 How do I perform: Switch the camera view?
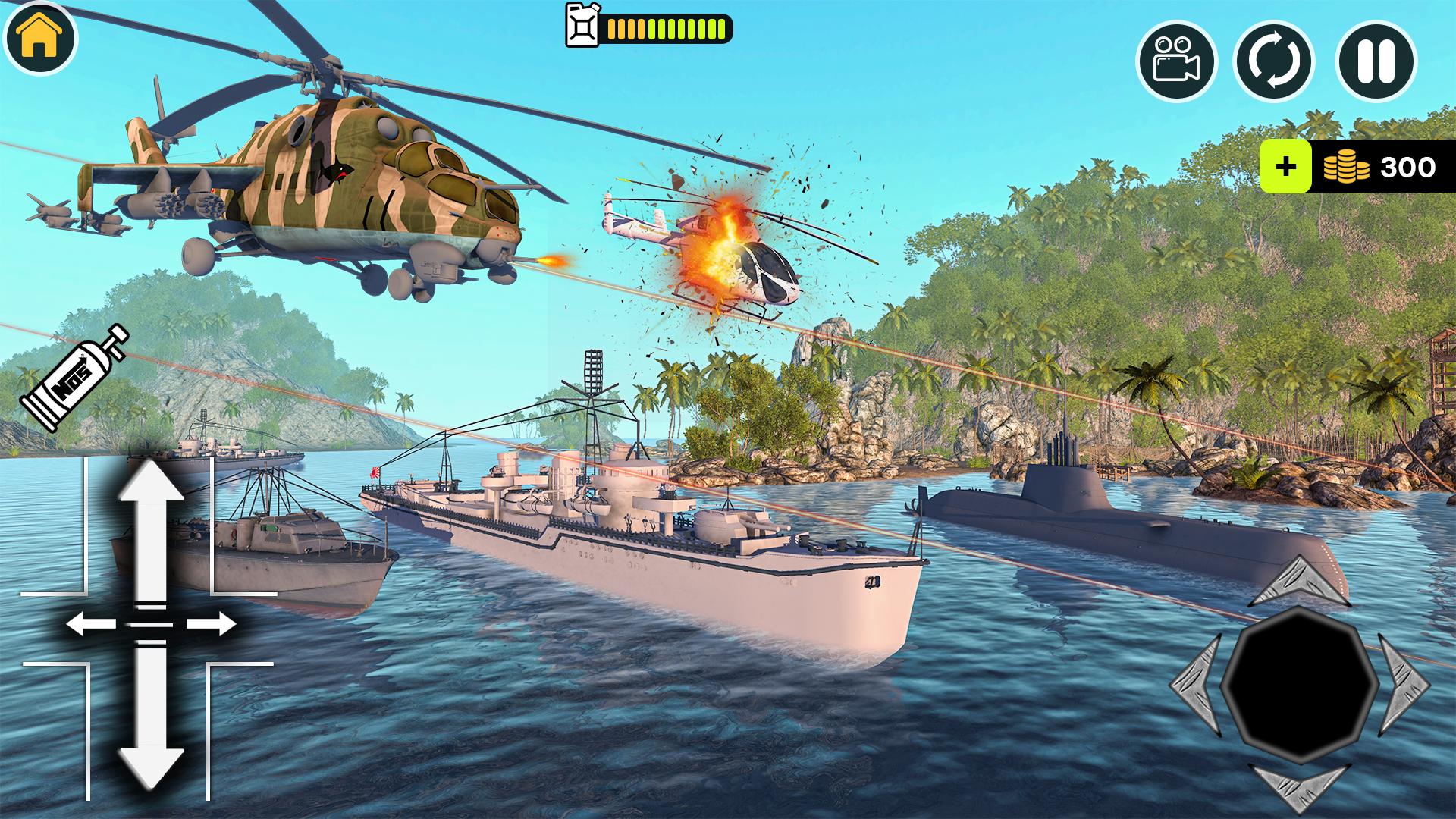point(1176,61)
